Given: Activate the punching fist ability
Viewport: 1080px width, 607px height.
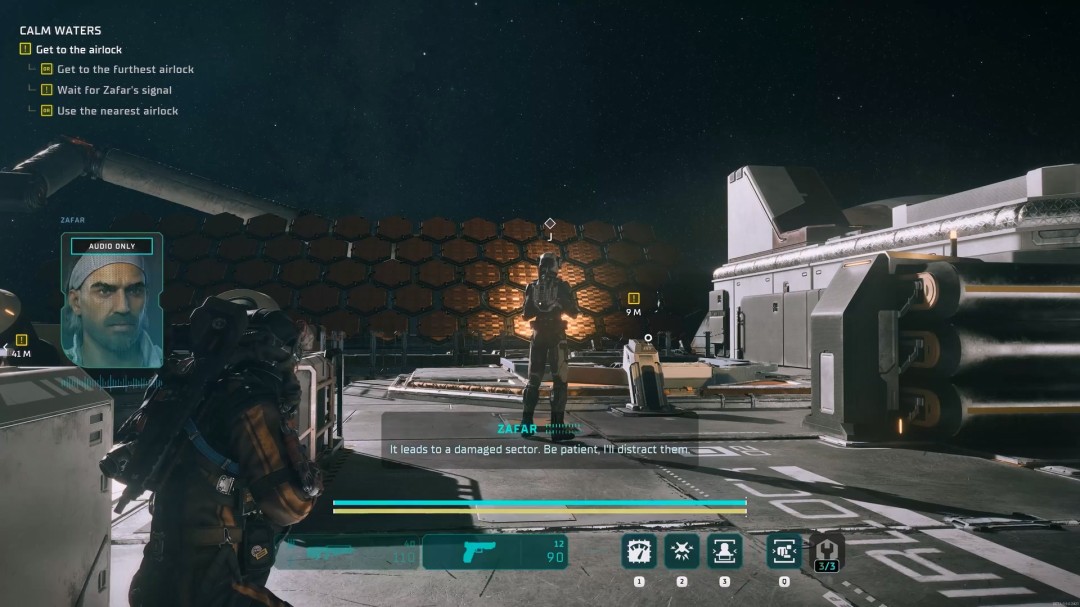Looking at the screenshot, I should (x=784, y=551).
